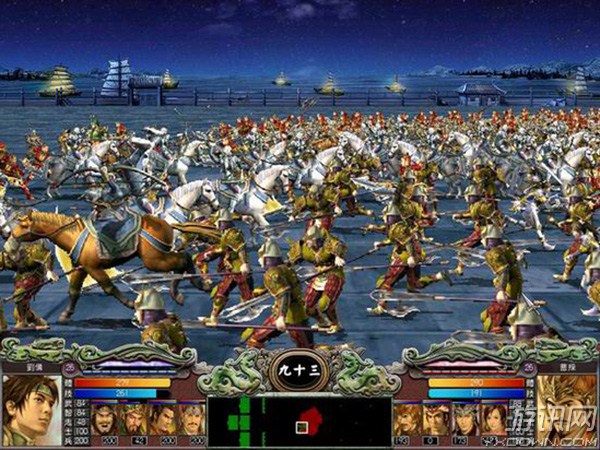This screenshot has height=450, width=600.
Task: Click the battlefield minimap
Action: point(299,421)
